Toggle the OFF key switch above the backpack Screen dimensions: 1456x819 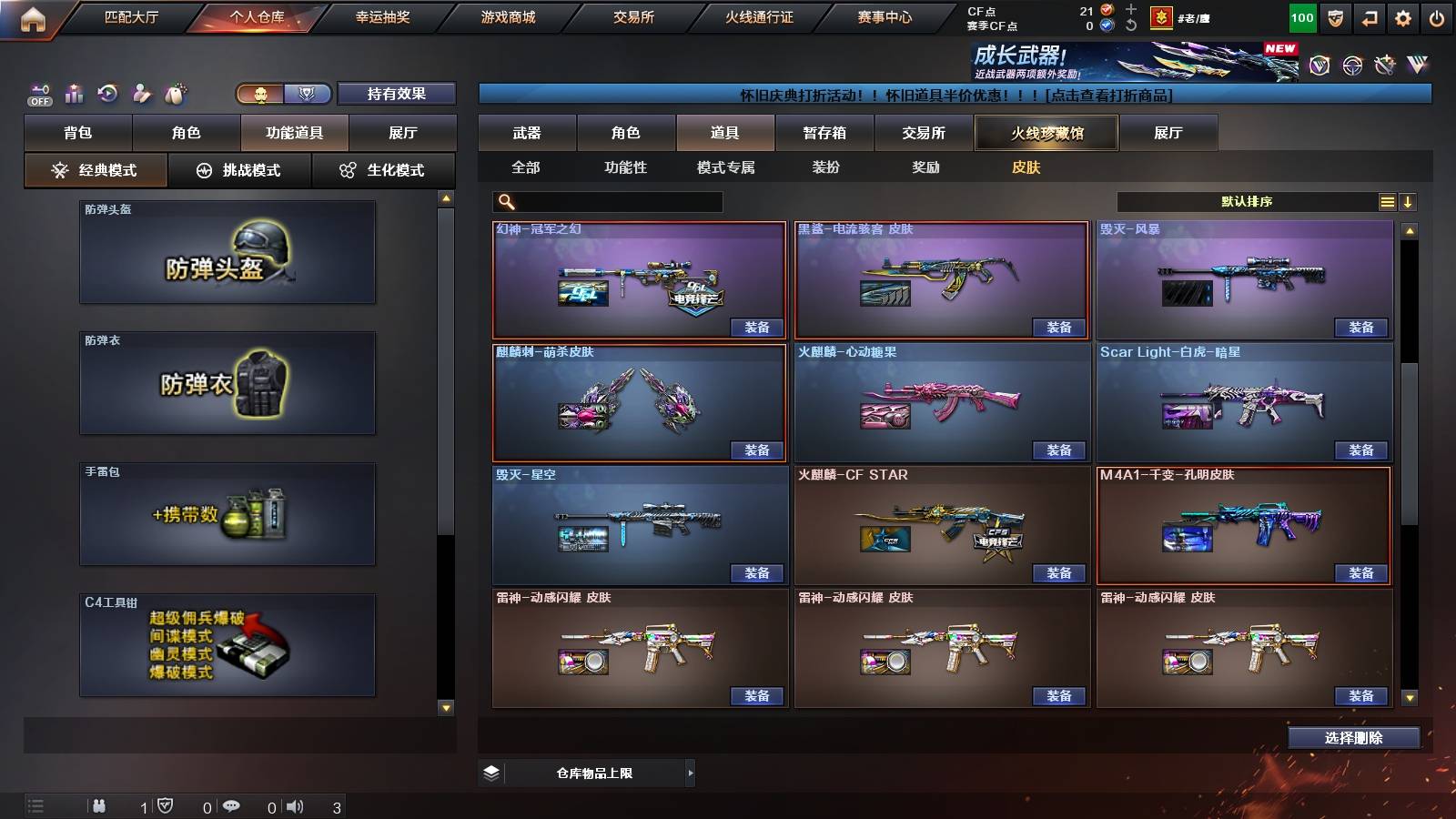(x=38, y=93)
